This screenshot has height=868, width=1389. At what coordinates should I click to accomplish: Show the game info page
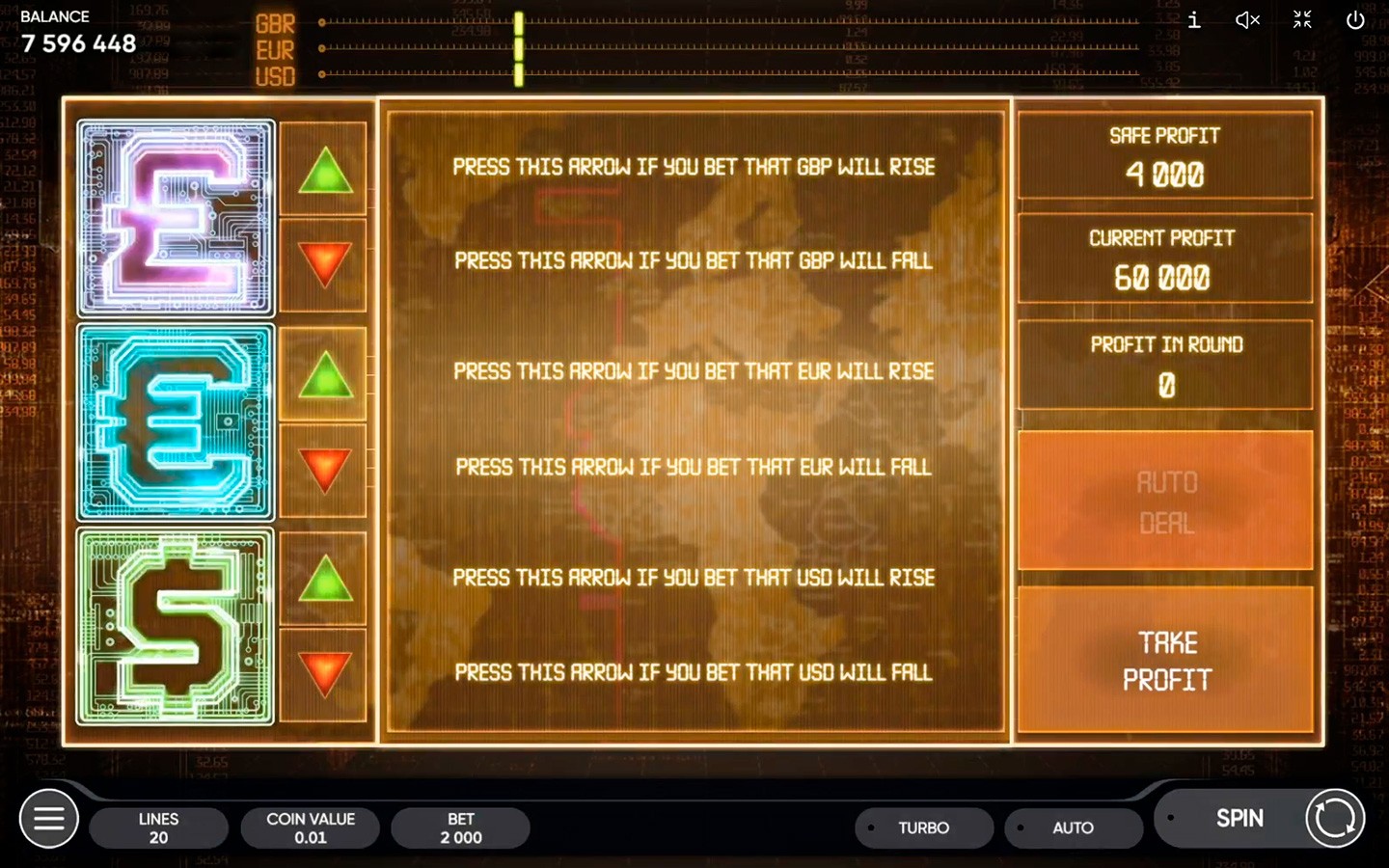click(1194, 20)
